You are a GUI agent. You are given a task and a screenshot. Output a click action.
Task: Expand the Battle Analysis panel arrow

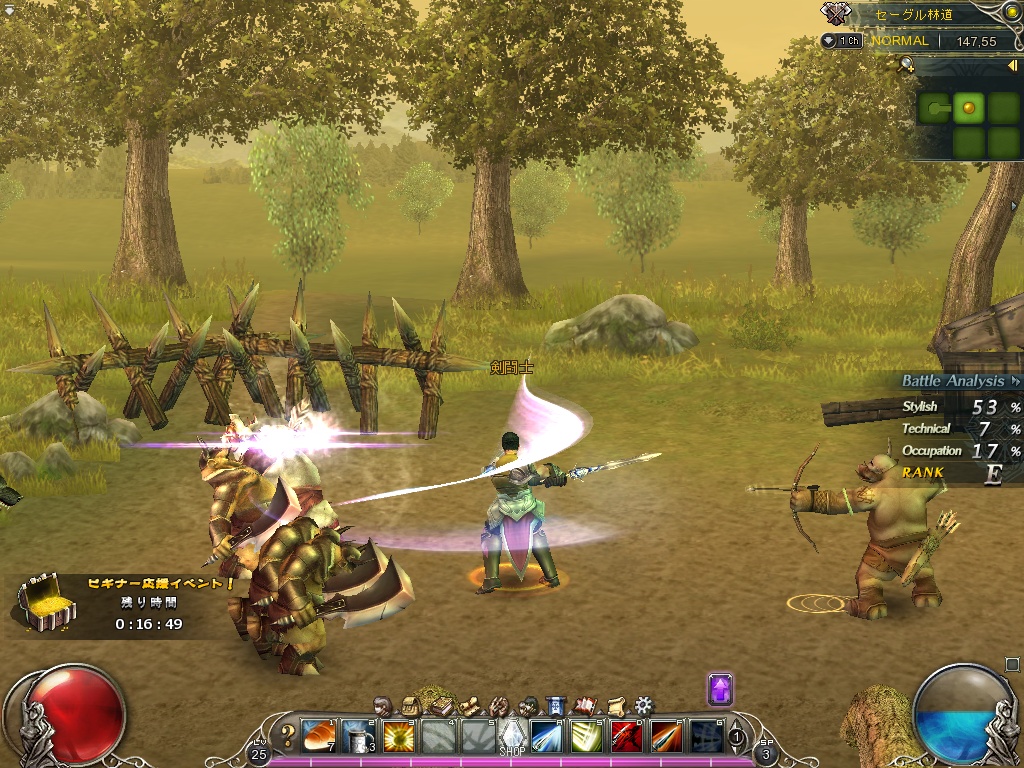click(1015, 381)
